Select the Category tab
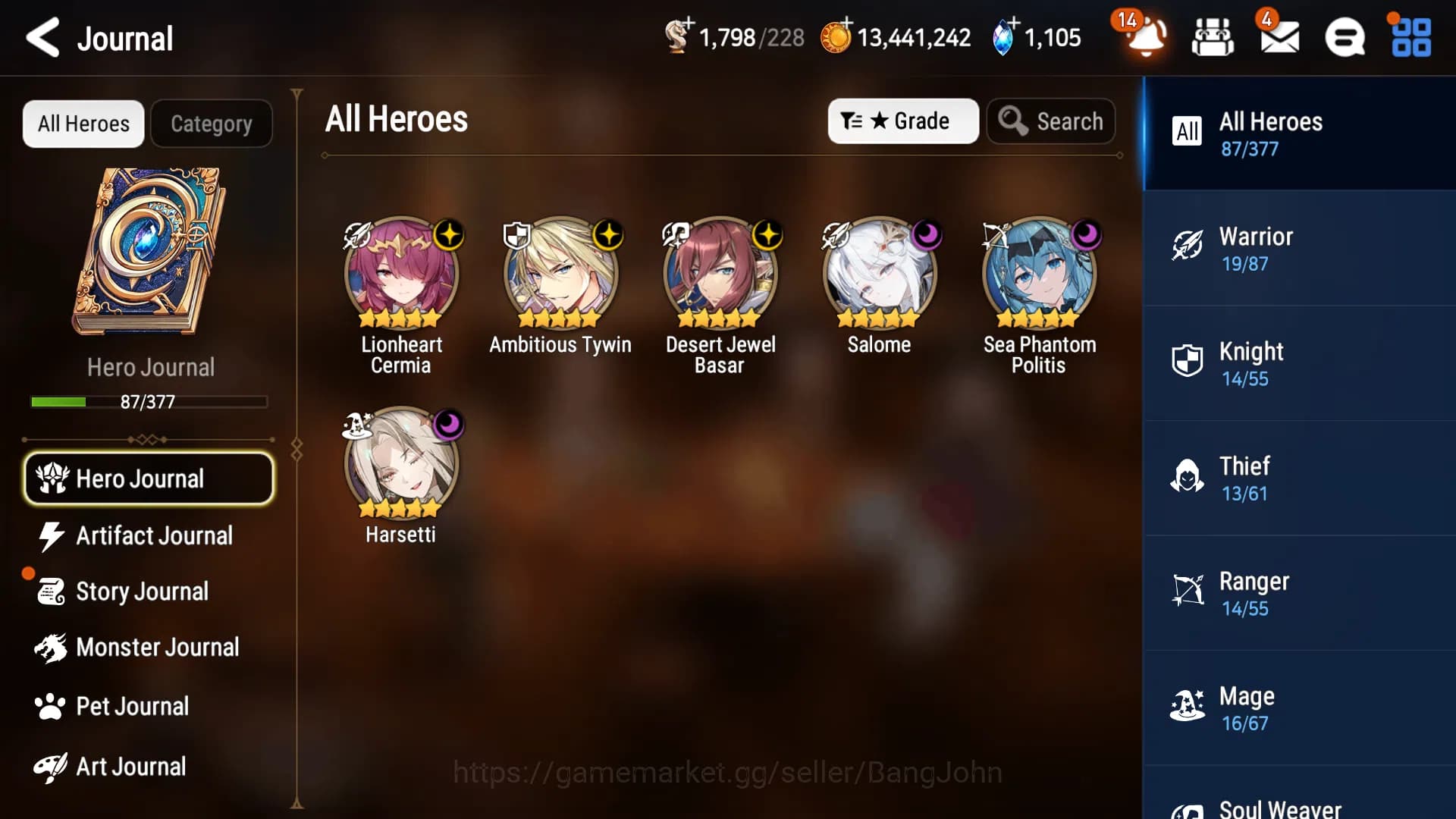 (x=212, y=123)
